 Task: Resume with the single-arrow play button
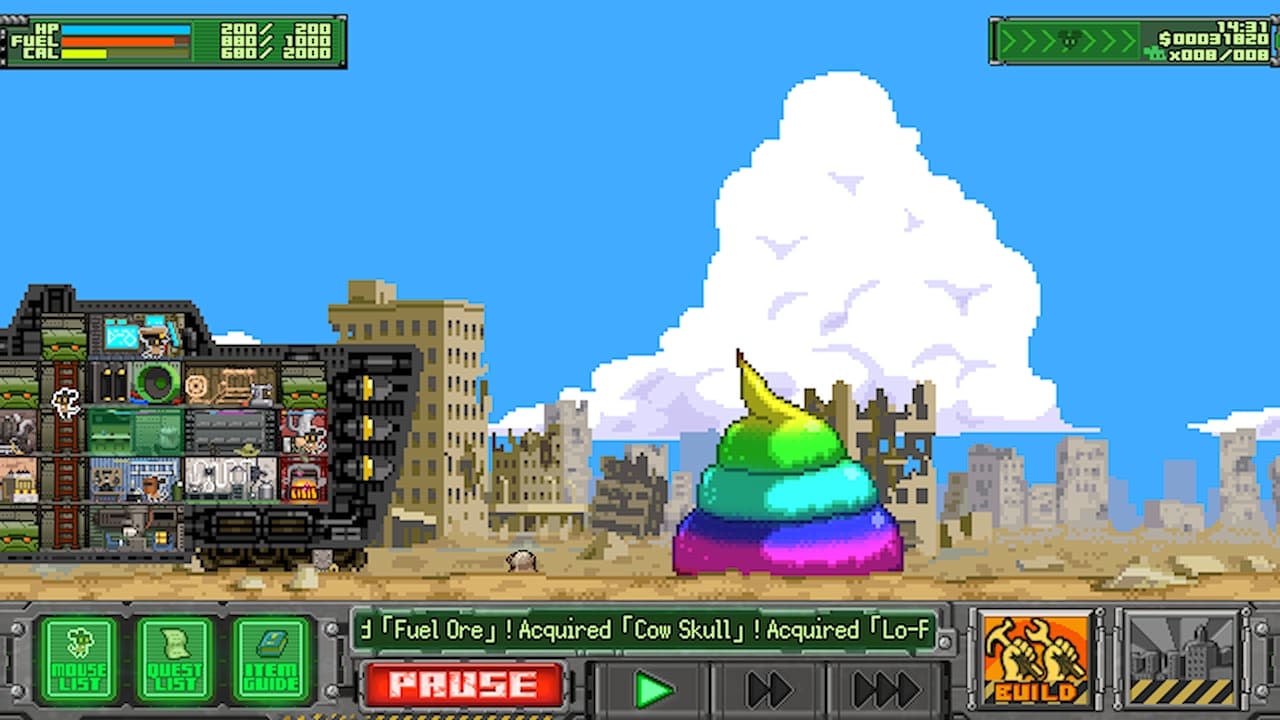tap(655, 686)
